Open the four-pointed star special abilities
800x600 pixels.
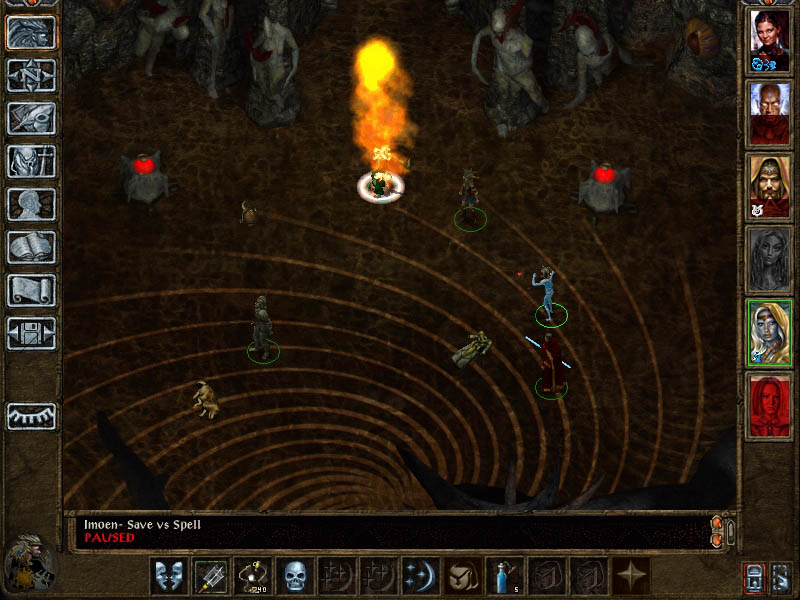(x=632, y=576)
